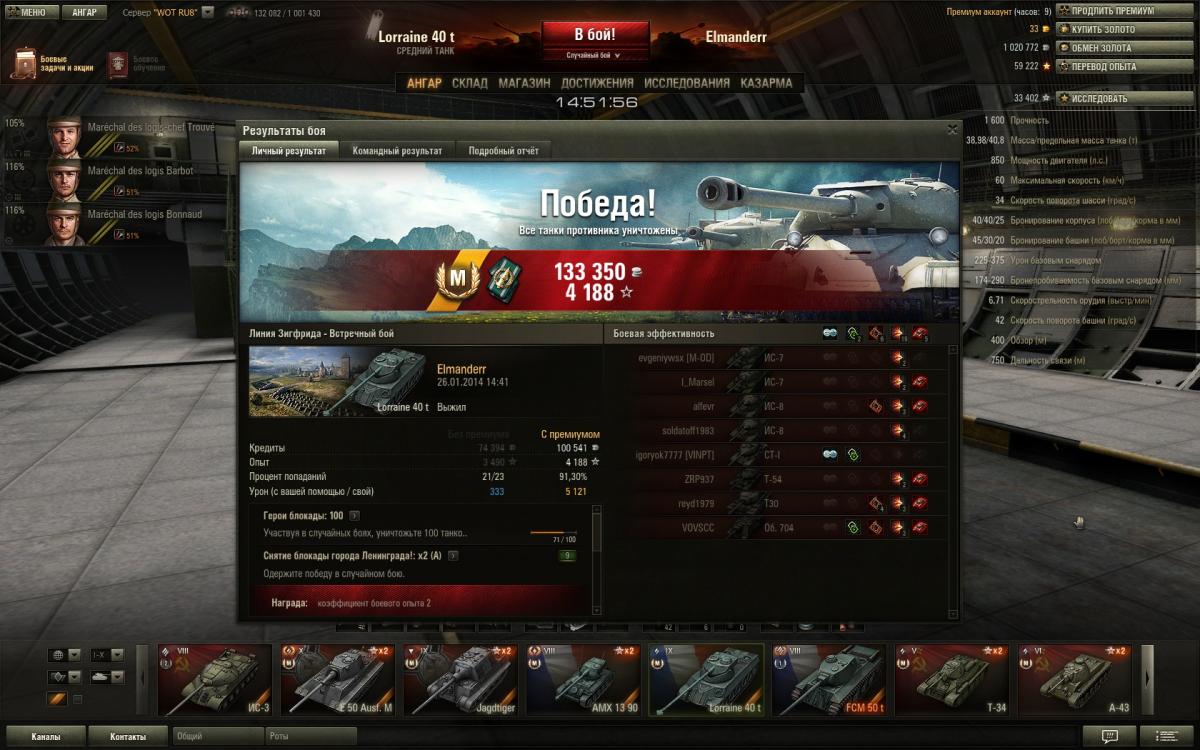The image size is (1200, 750).
Task: Choose the Jagdtiger tank in carousel
Action: (461, 680)
